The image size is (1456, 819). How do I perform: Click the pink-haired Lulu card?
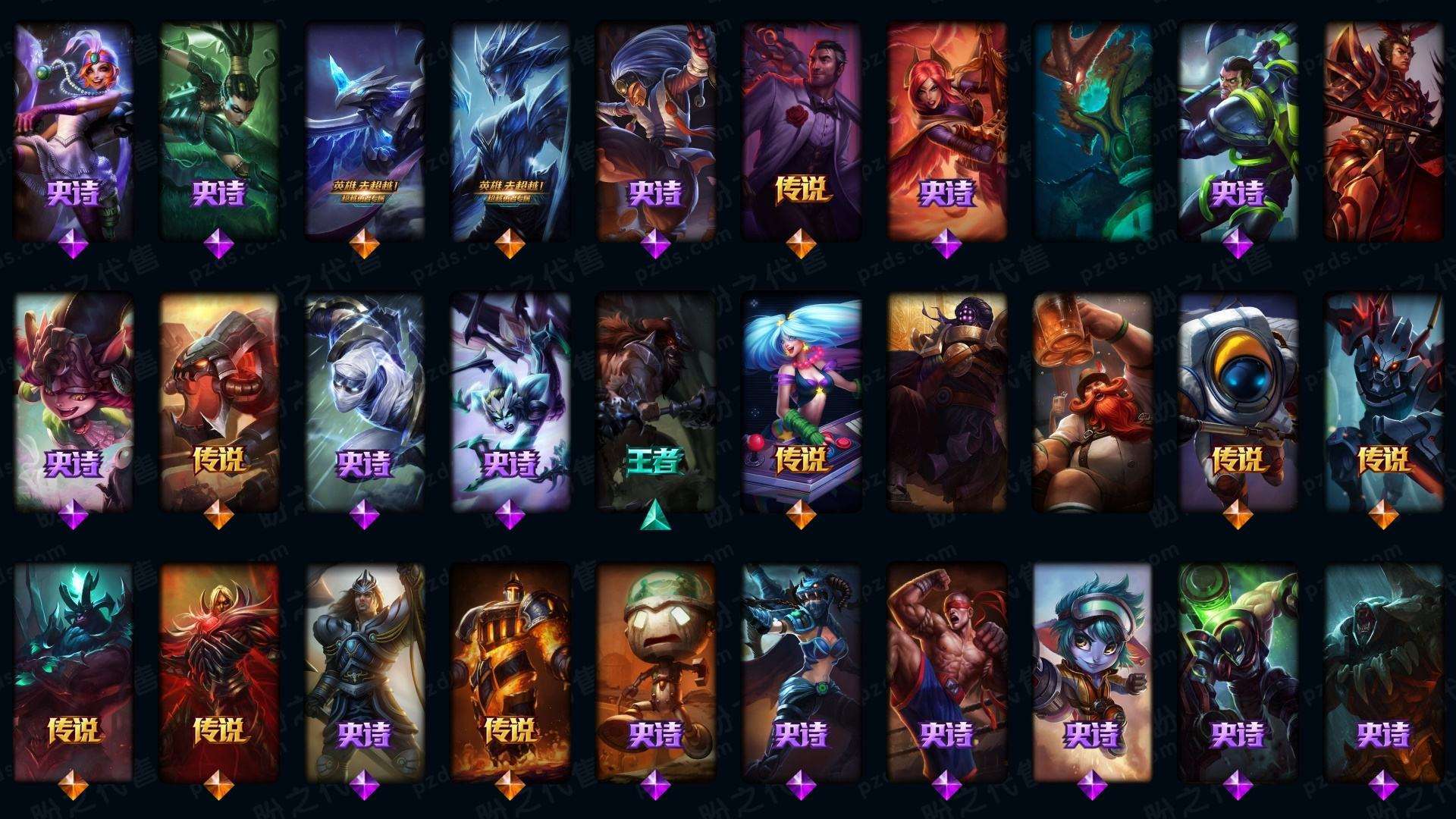coord(73,402)
